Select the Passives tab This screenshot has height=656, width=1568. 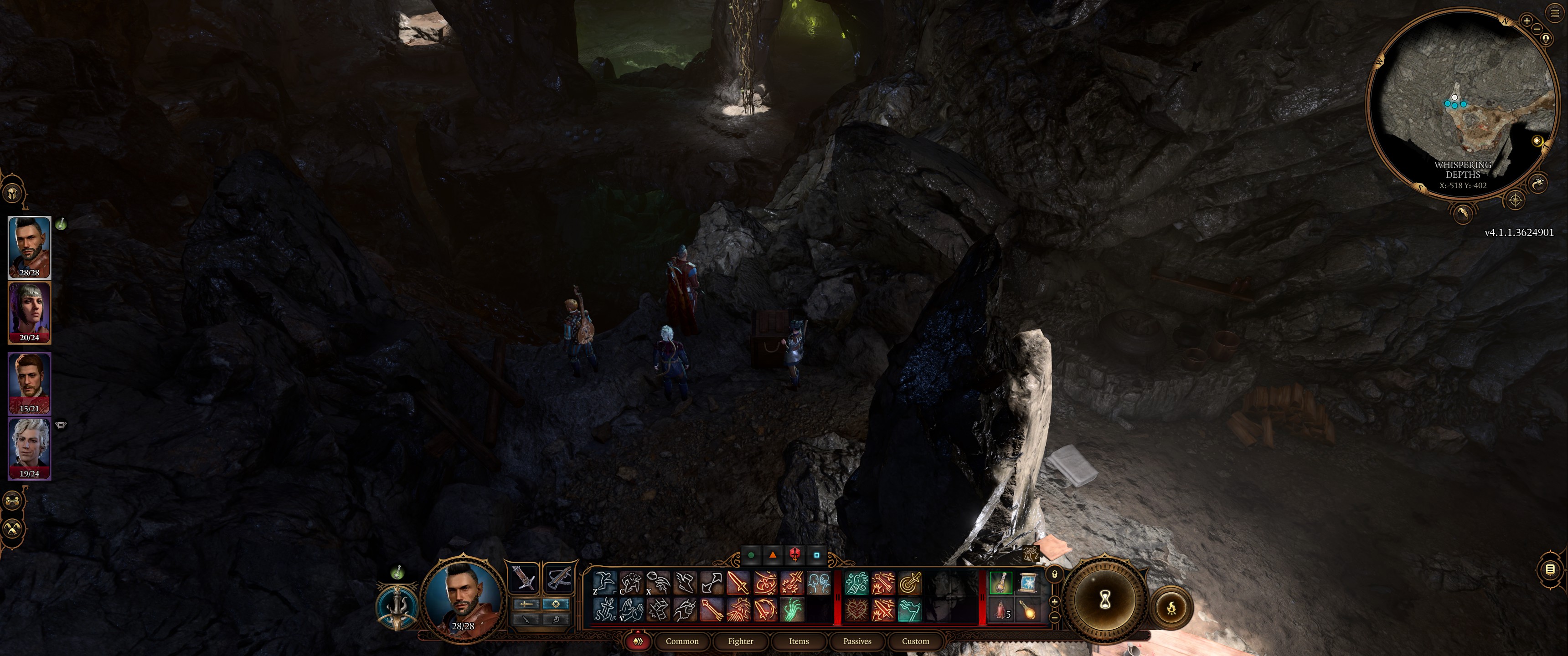[x=857, y=641]
